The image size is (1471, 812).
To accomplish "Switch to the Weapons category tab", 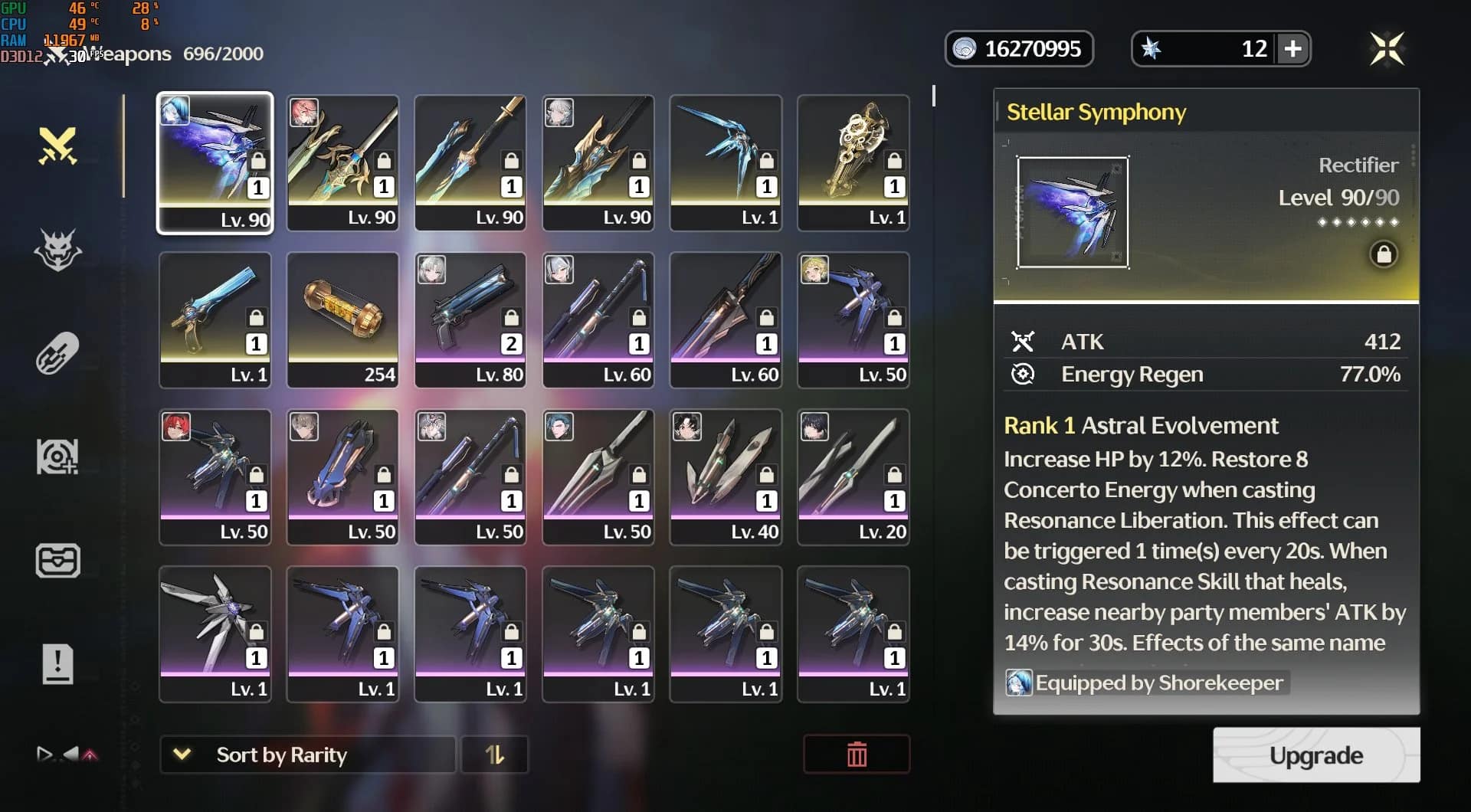I will [58, 146].
